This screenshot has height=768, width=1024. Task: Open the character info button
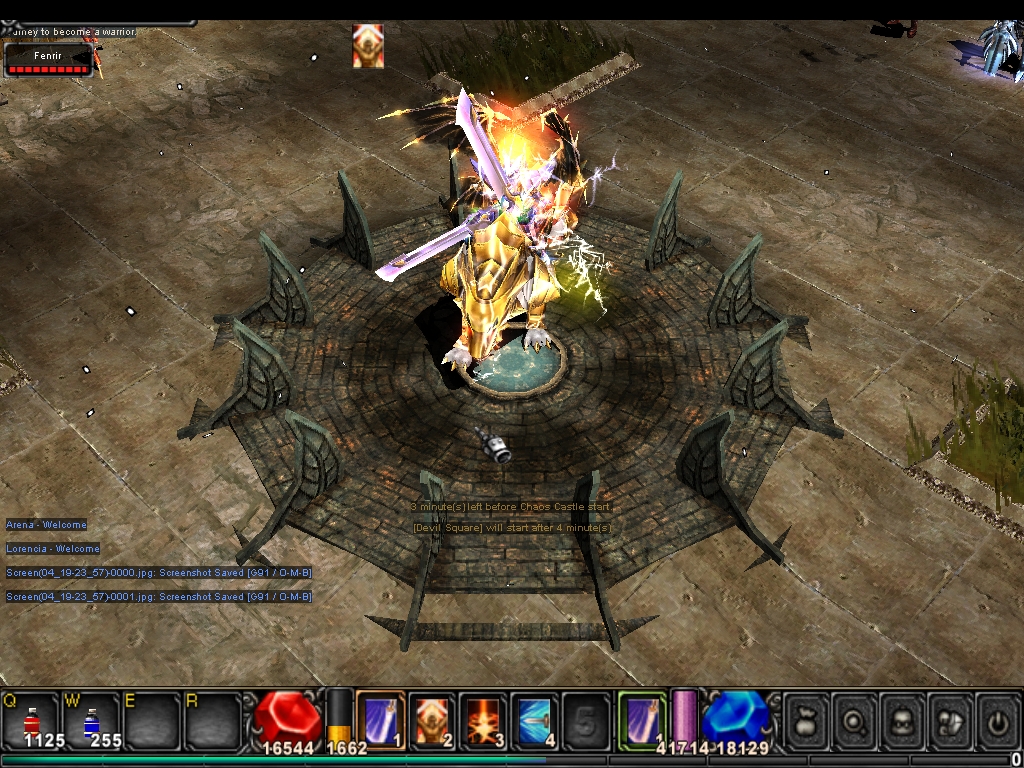point(903,719)
